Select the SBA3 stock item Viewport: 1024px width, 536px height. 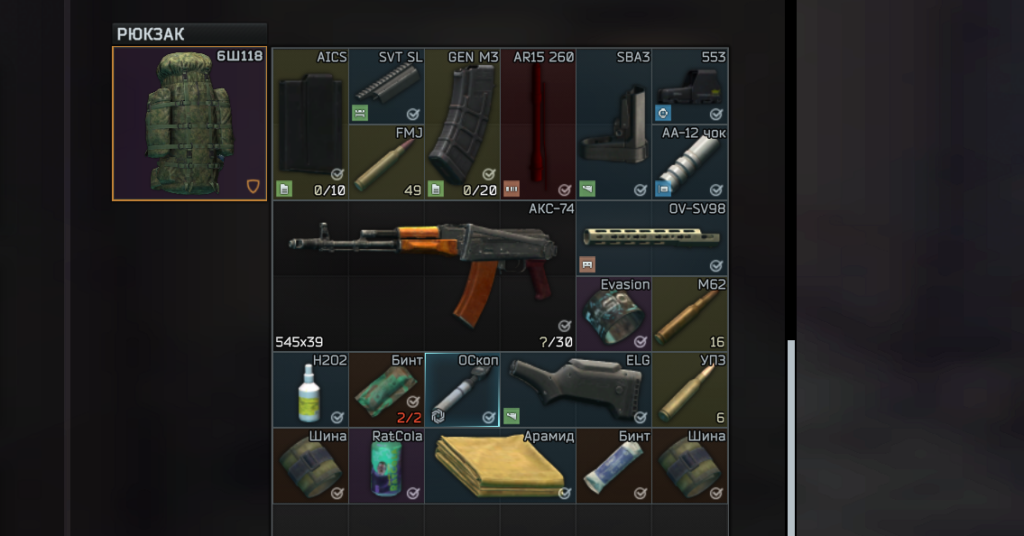(614, 124)
